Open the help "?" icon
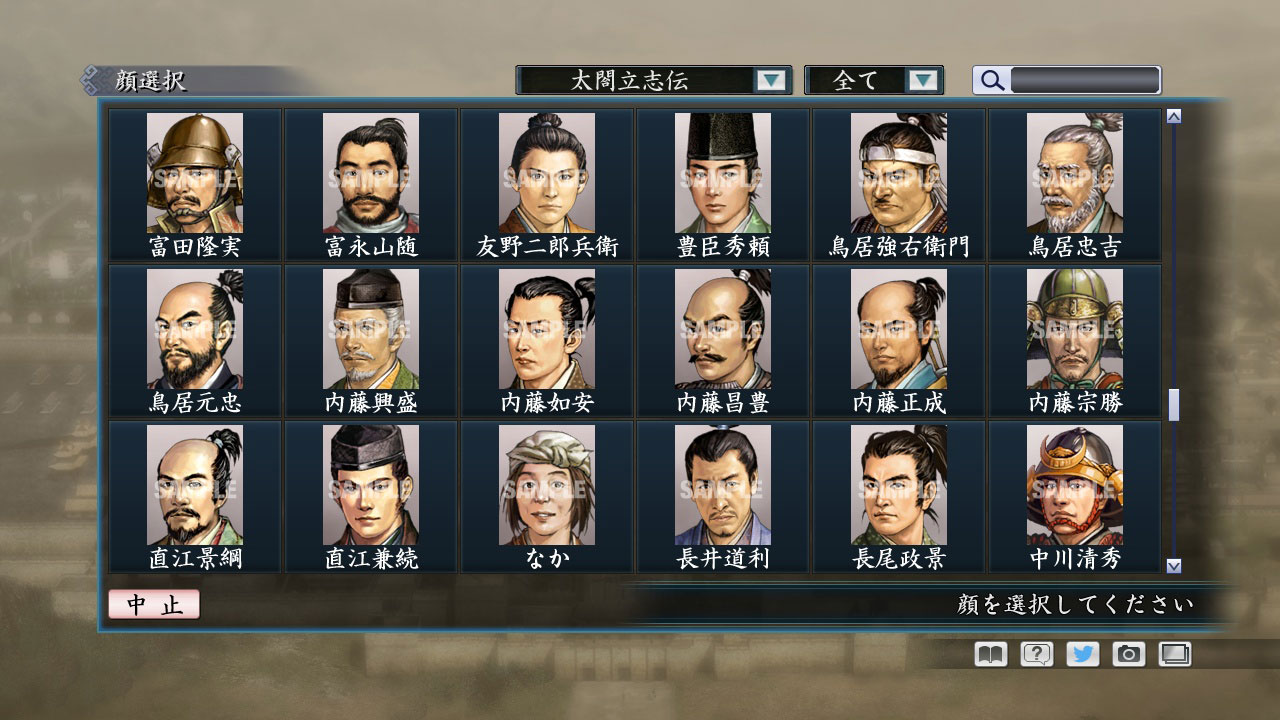The width and height of the screenshot is (1280, 720). 1035,653
